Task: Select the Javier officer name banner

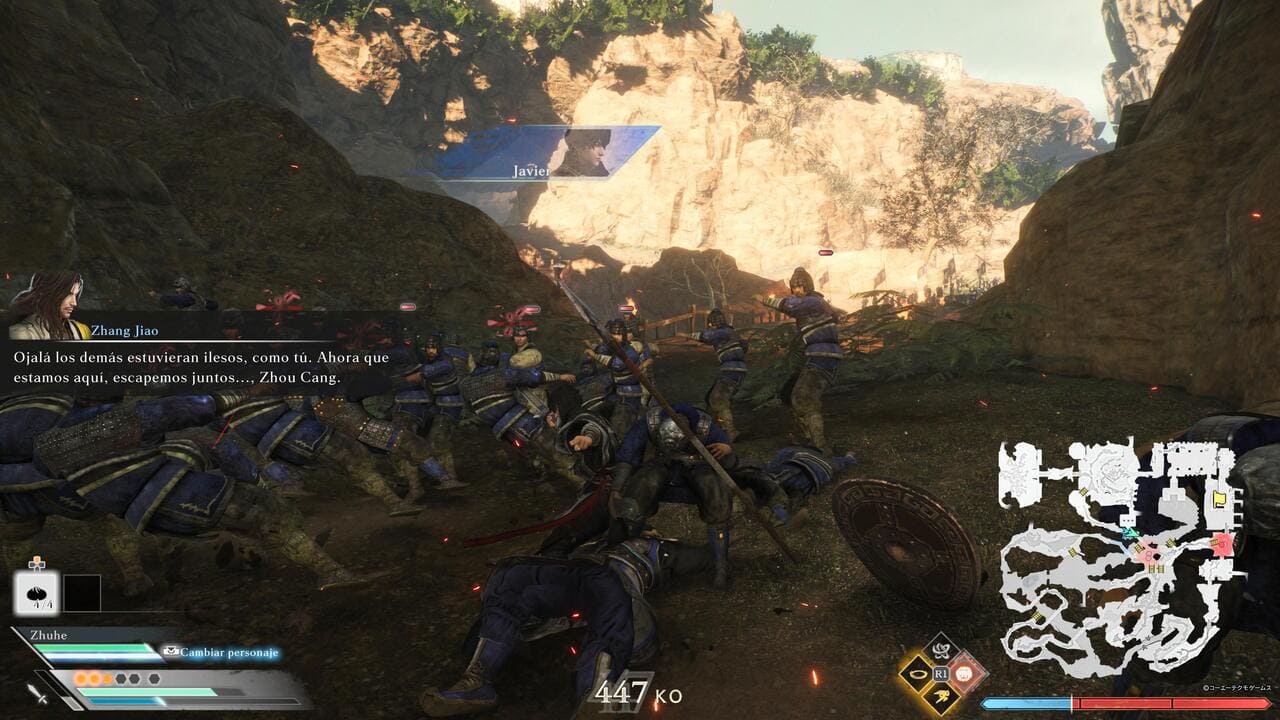Action: tap(548, 153)
